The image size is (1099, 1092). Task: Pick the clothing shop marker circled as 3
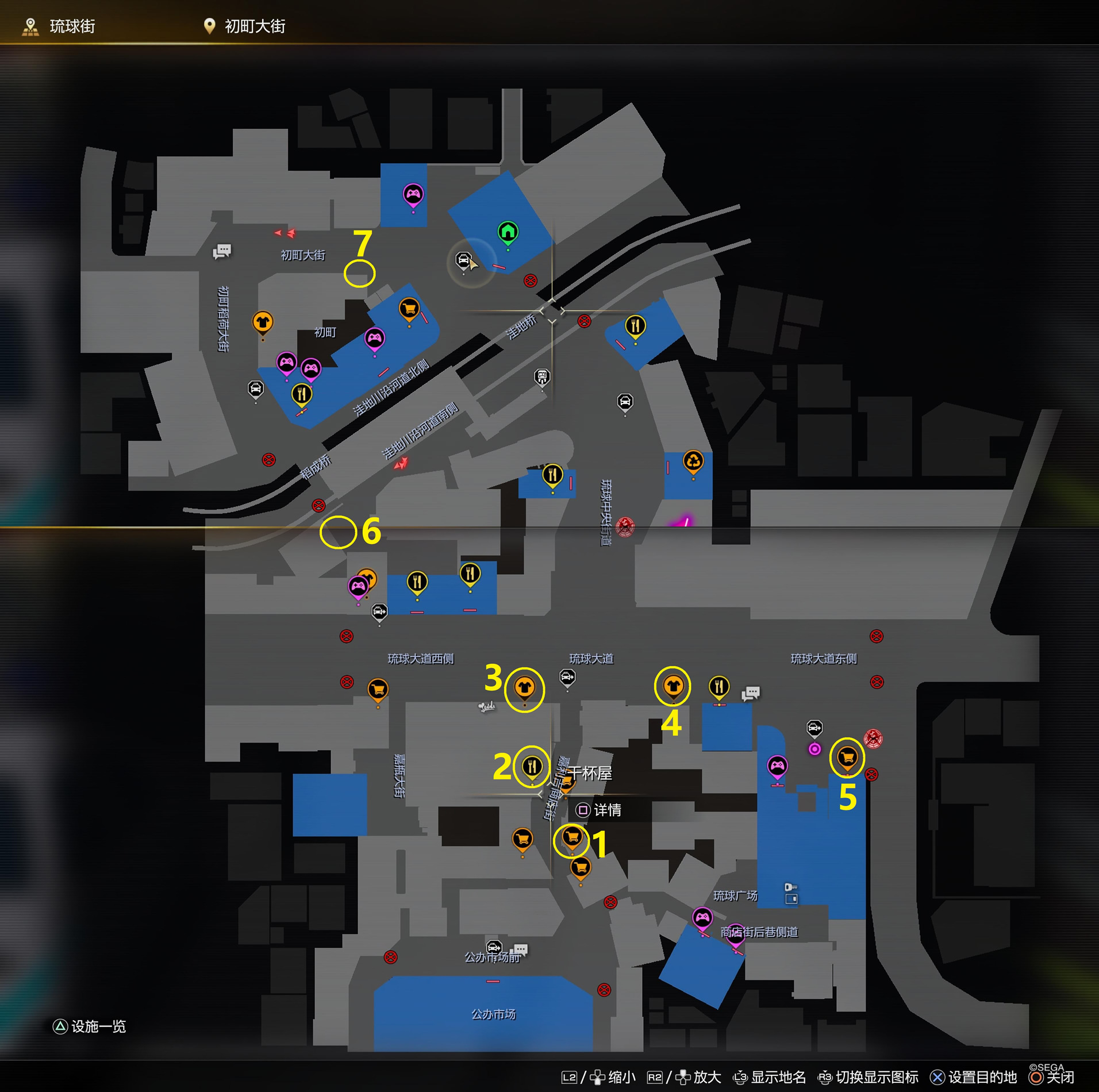pyautogui.click(x=524, y=687)
